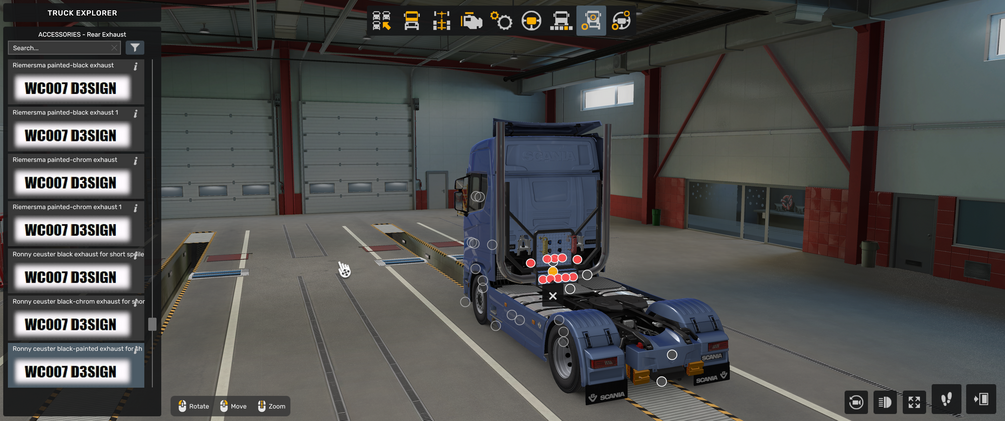Show info for Riemersma painted-black exhaust

click(x=136, y=66)
